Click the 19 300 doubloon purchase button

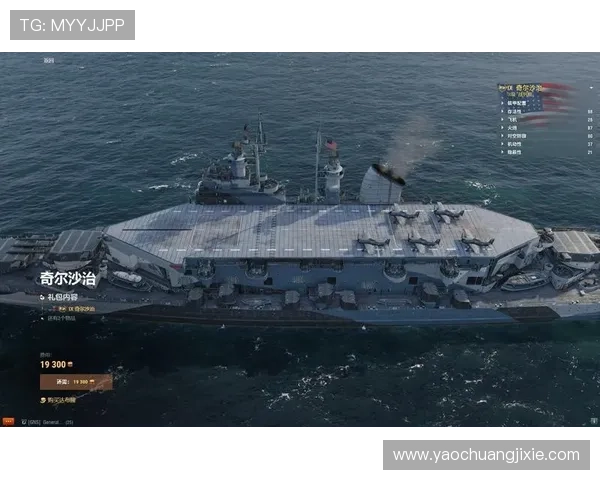(76, 381)
